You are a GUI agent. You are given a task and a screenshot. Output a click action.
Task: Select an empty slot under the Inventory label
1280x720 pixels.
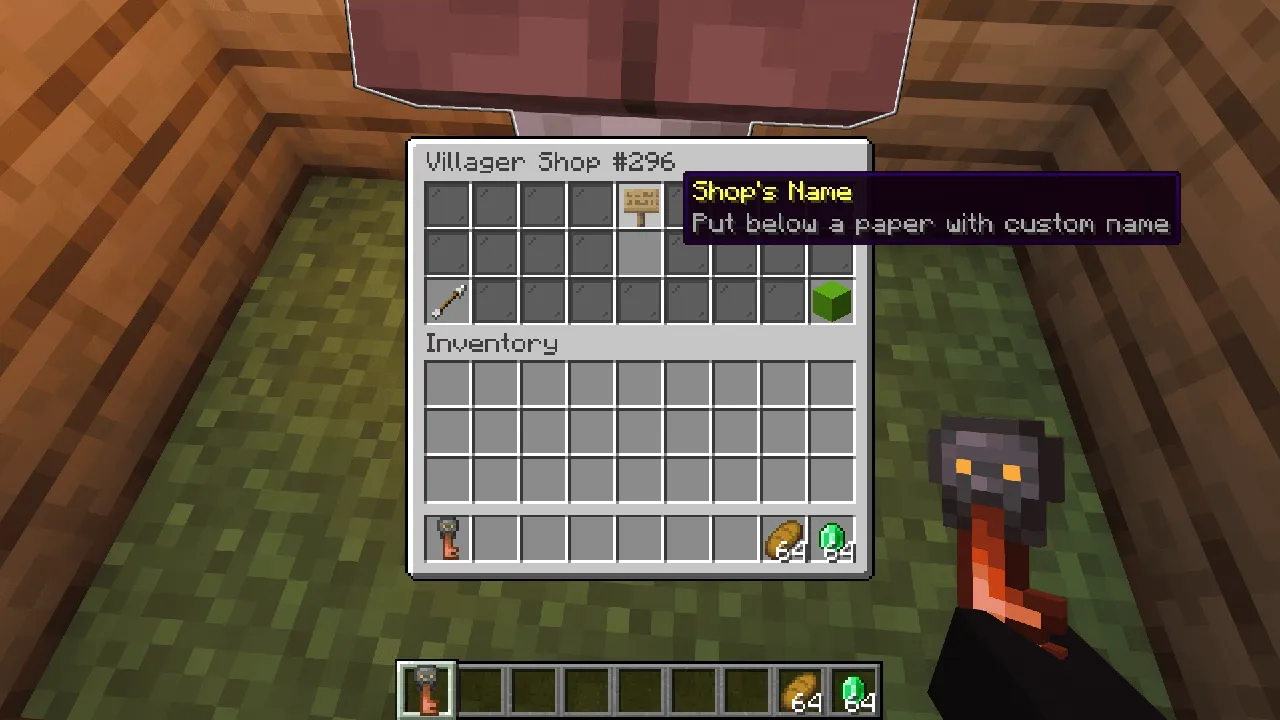(x=446, y=385)
